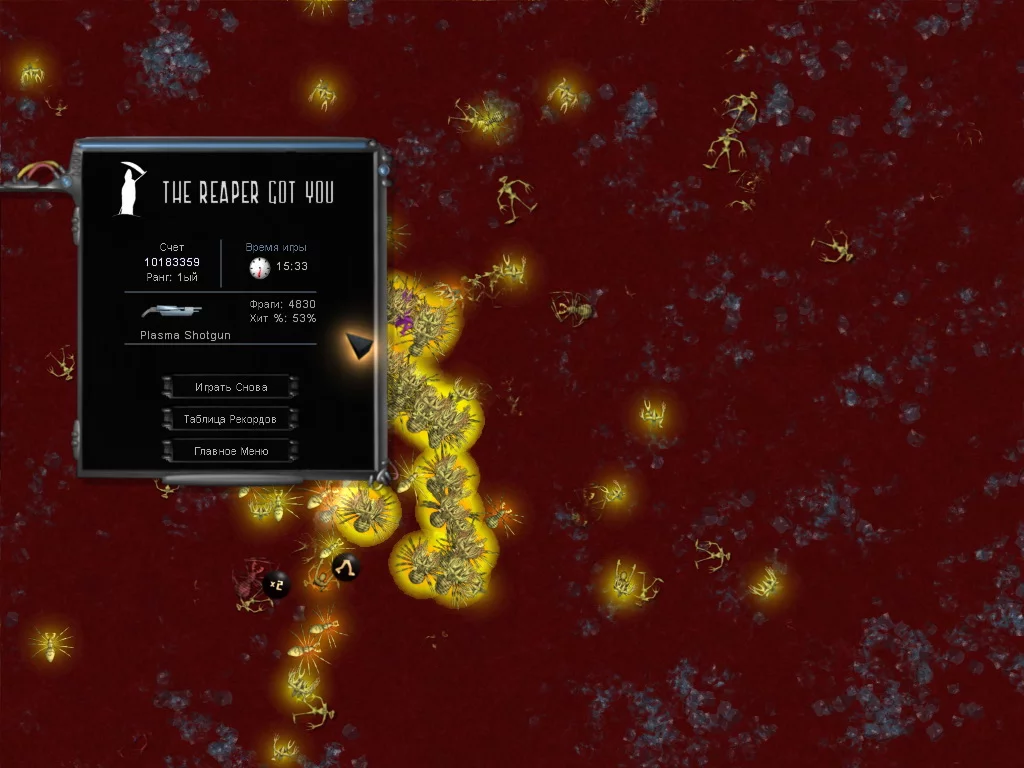Image resolution: width=1024 pixels, height=768 pixels.
Task: Choose Играть Снова to play again
Action: tap(230, 387)
